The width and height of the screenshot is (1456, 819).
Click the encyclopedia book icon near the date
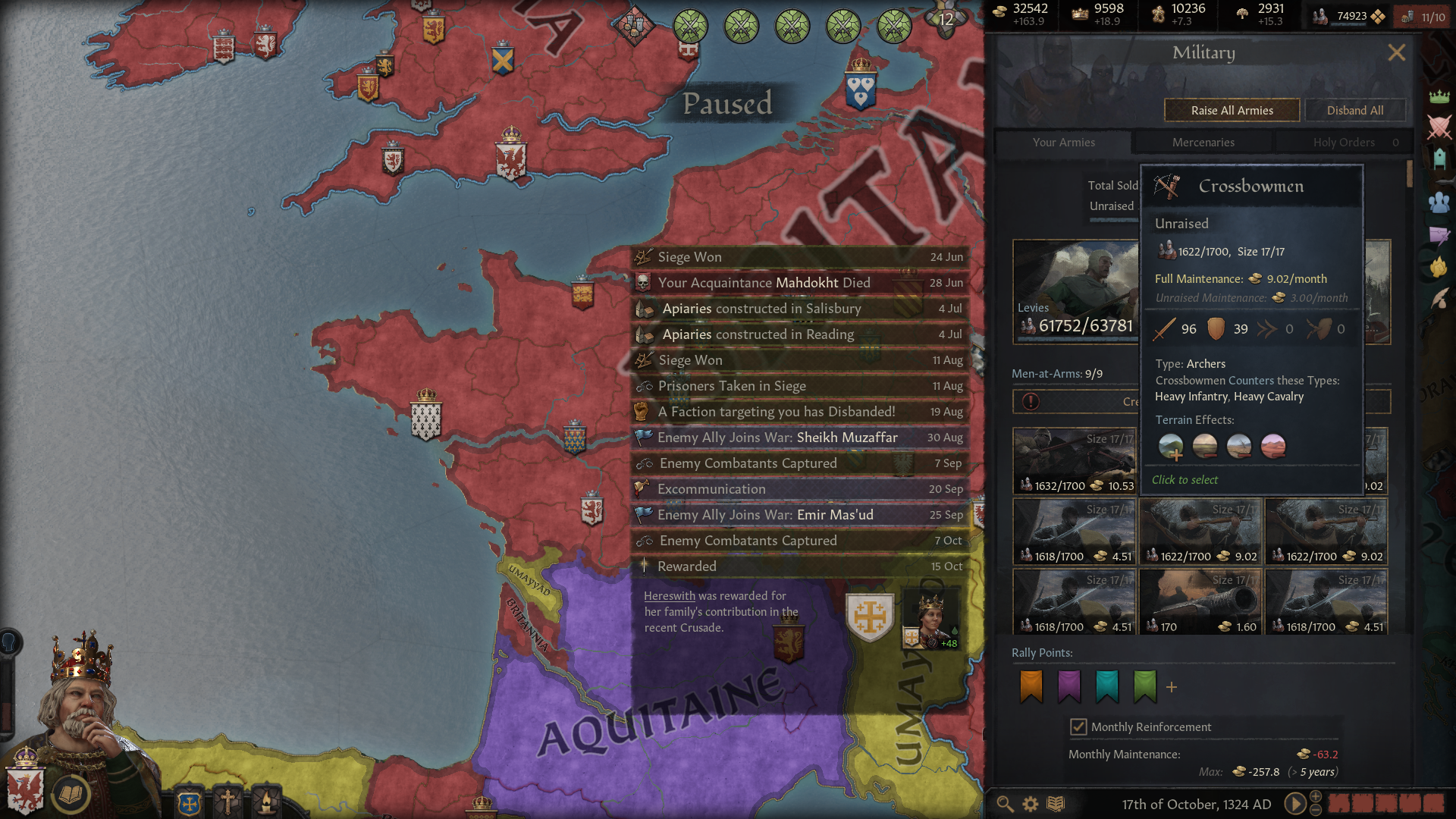[1054, 803]
